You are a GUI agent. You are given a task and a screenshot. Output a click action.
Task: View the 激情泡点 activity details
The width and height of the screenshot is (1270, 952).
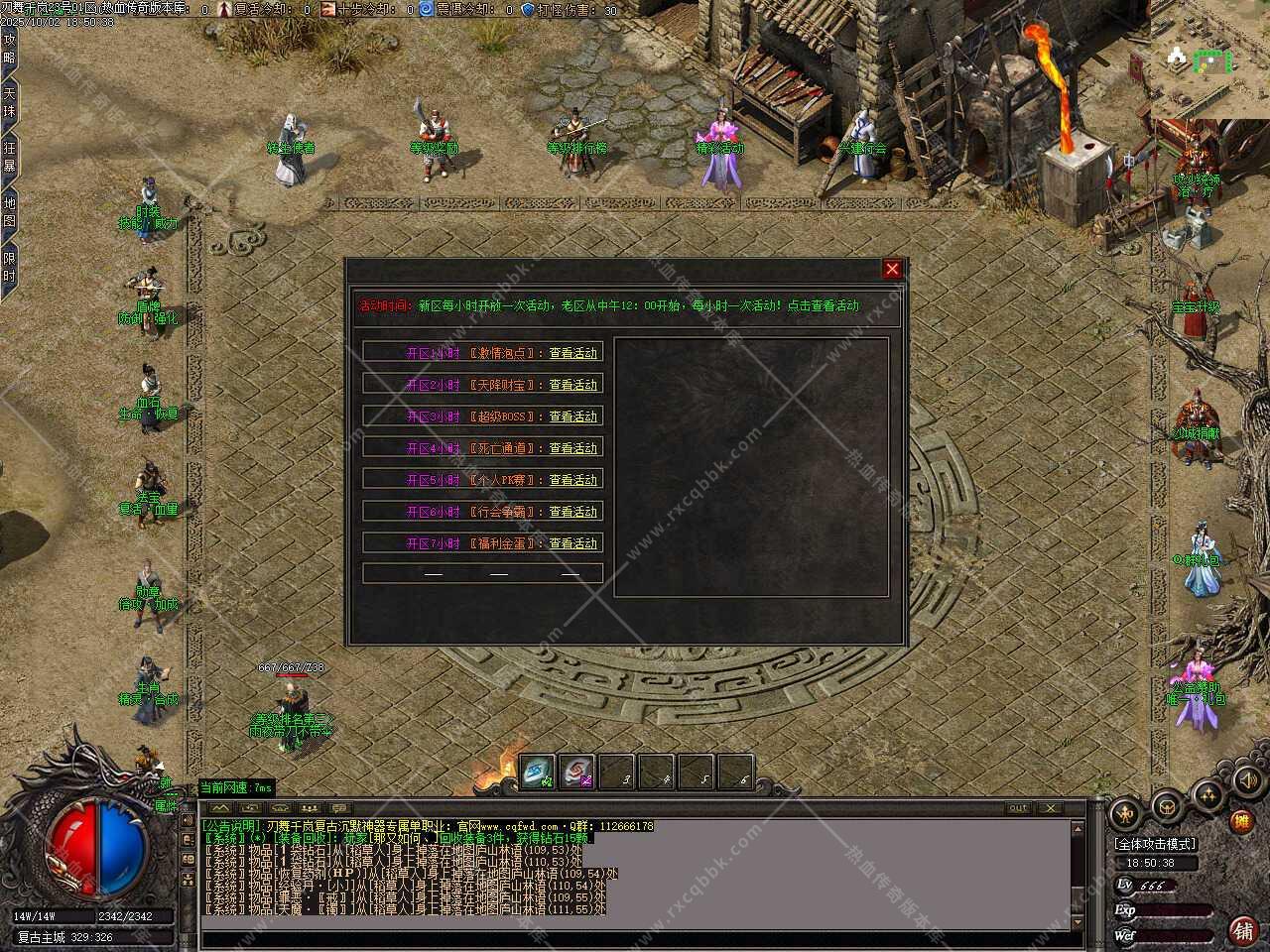click(x=573, y=353)
